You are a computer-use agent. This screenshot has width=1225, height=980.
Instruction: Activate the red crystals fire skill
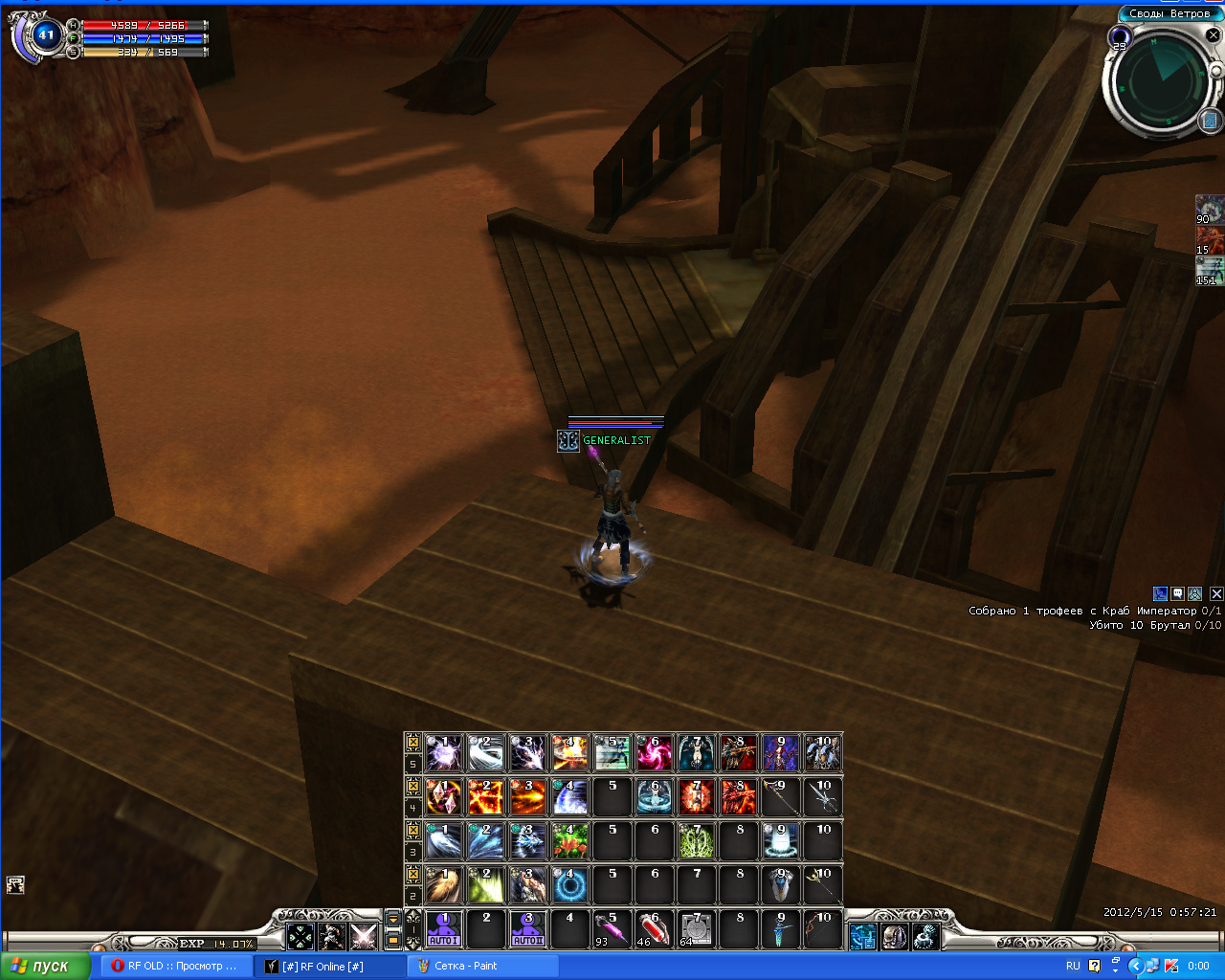click(x=443, y=796)
